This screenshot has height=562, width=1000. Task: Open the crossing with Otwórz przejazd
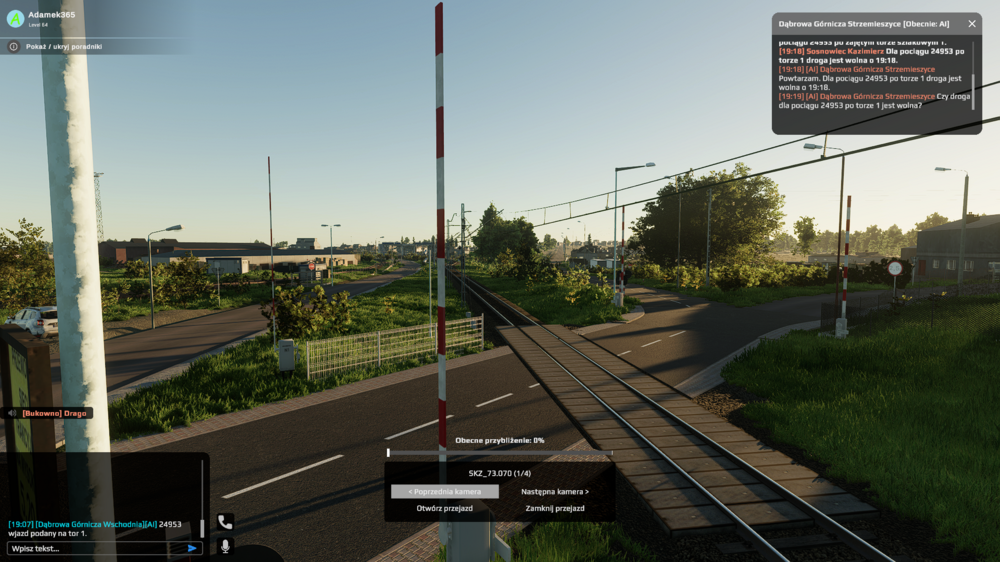[x=444, y=508]
